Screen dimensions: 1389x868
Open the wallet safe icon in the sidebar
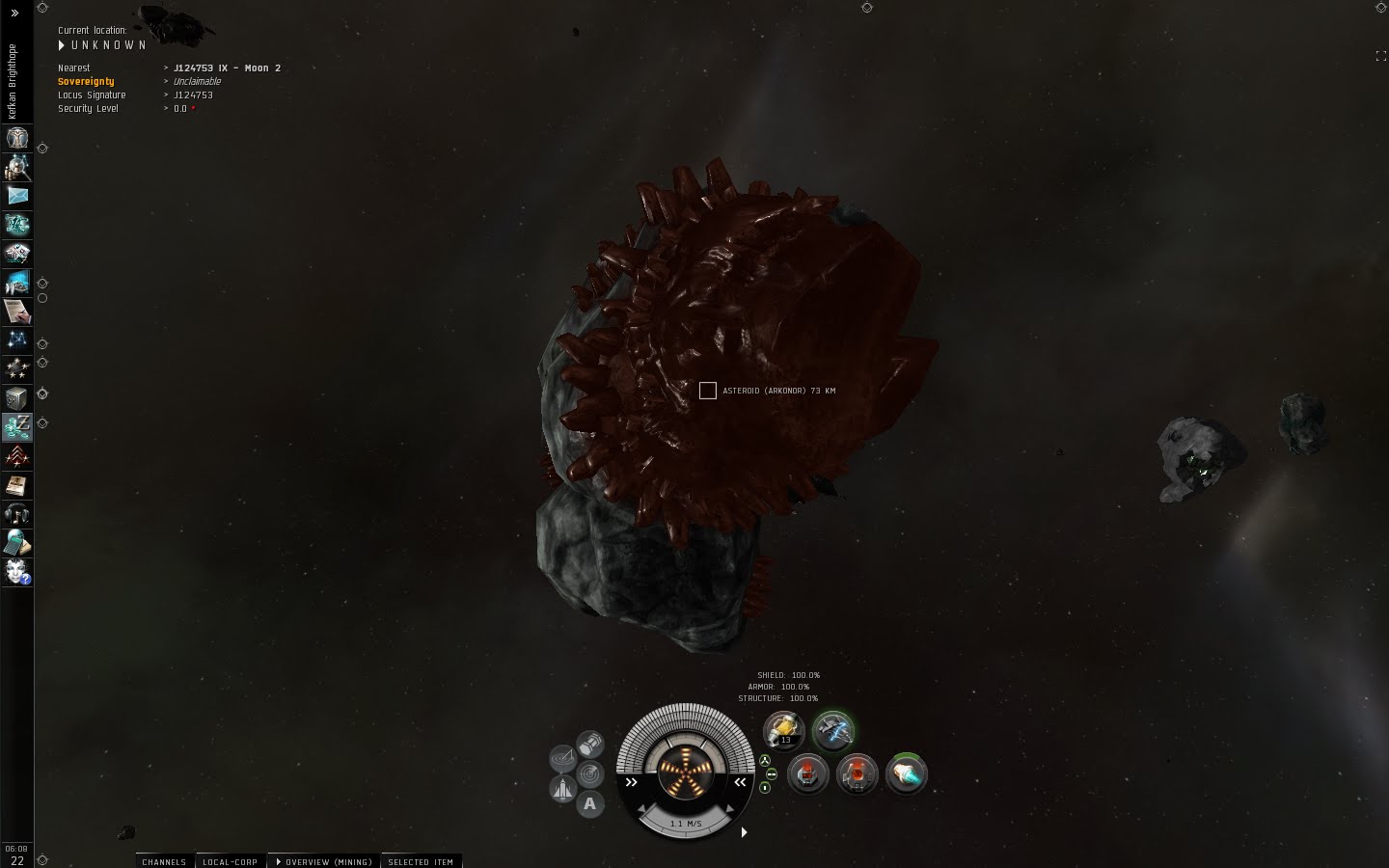(16, 398)
